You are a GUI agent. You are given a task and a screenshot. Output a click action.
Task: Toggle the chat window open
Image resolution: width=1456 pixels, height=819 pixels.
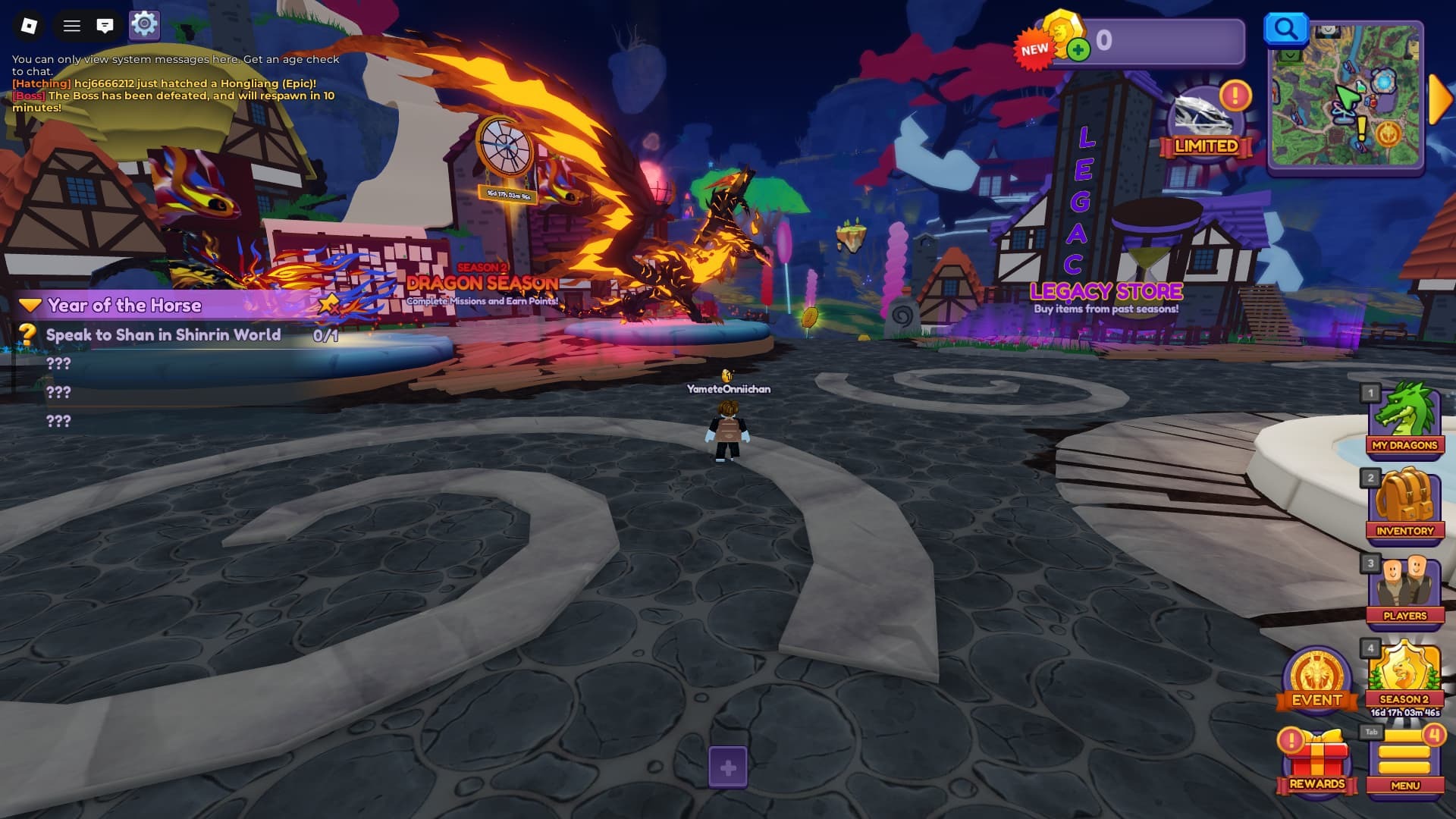105,25
